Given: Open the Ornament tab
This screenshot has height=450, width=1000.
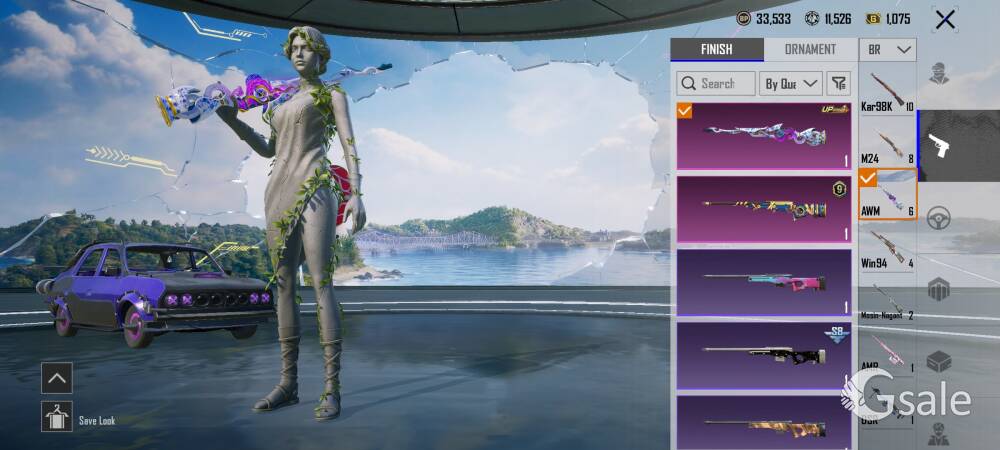Looking at the screenshot, I should click(810, 50).
